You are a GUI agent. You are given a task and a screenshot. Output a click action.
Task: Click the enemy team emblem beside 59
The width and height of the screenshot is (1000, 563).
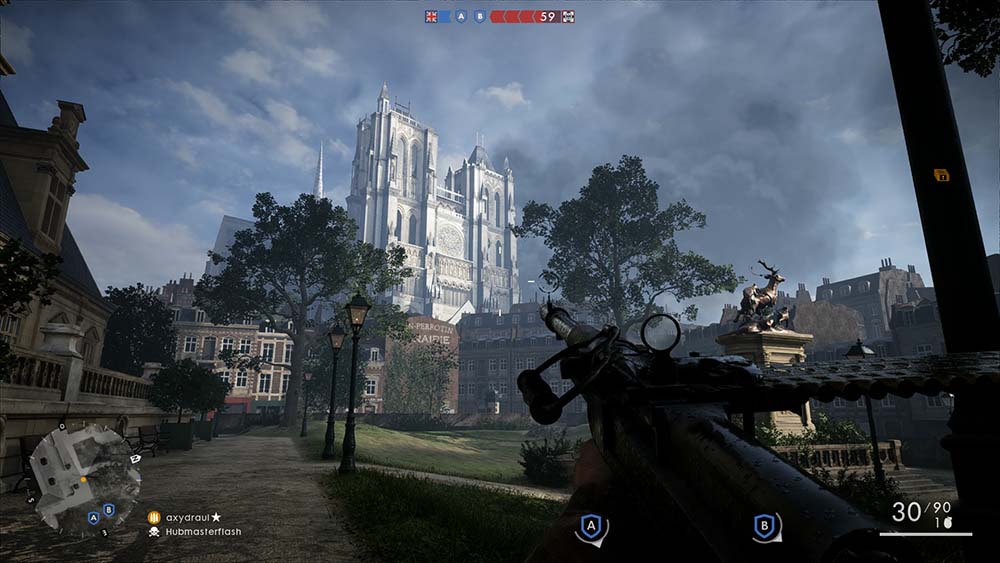pyautogui.click(x=568, y=16)
